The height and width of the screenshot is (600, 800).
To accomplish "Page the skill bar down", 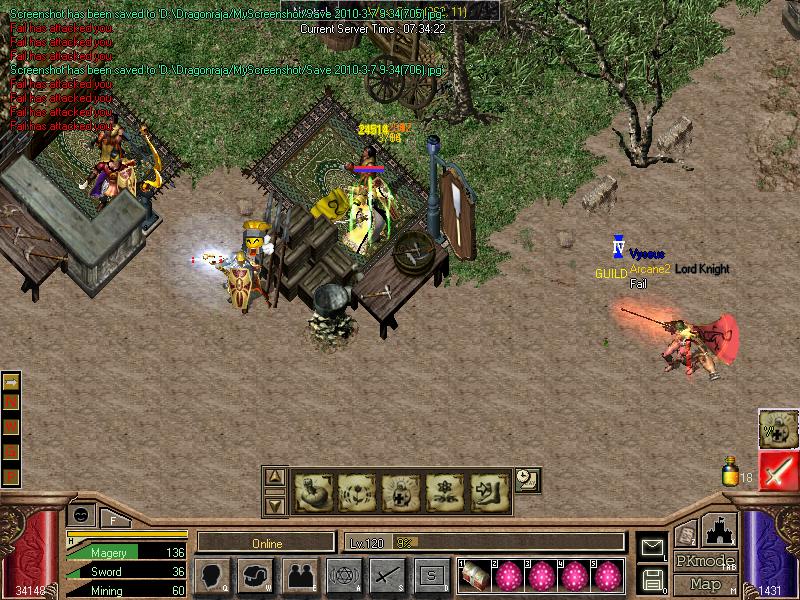I will [276, 504].
